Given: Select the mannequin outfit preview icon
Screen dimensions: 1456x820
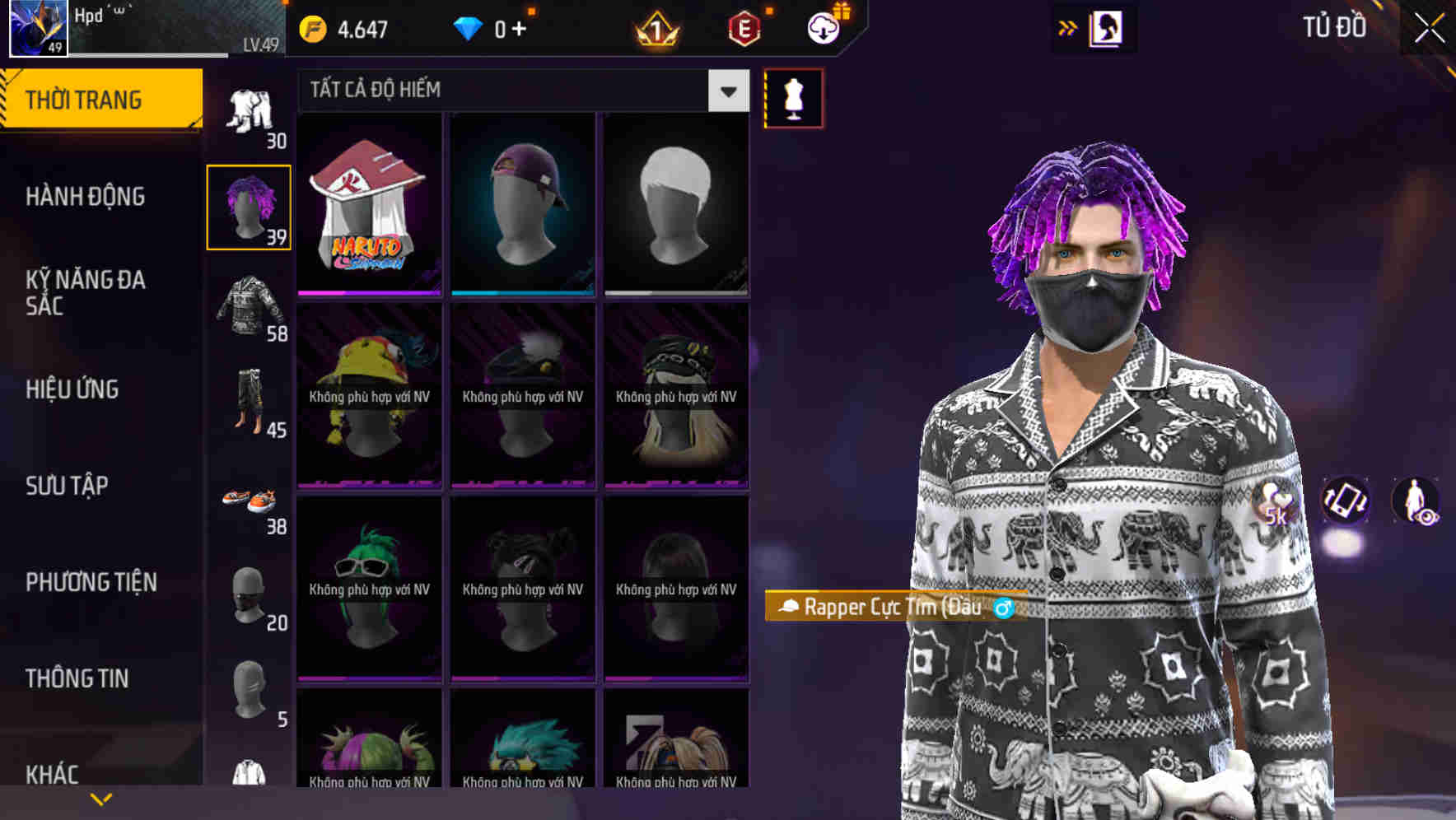Looking at the screenshot, I should click(x=793, y=97).
